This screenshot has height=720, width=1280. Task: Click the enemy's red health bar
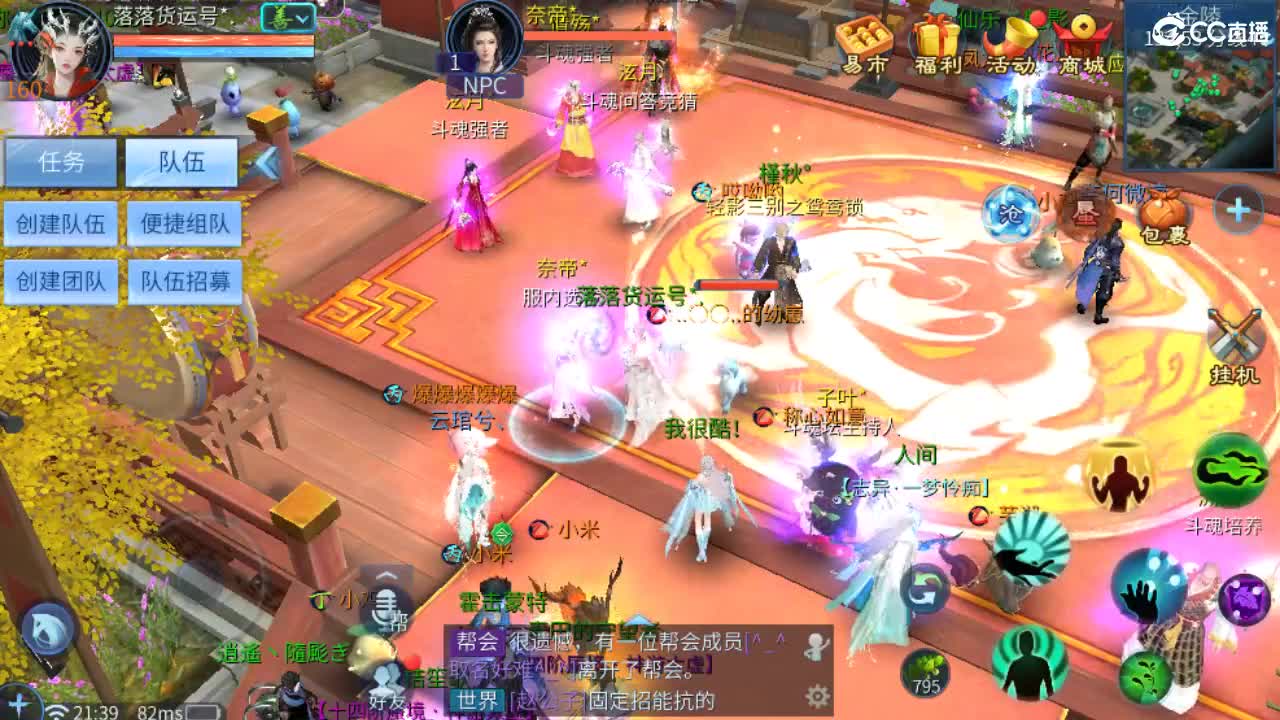point(739,282)
